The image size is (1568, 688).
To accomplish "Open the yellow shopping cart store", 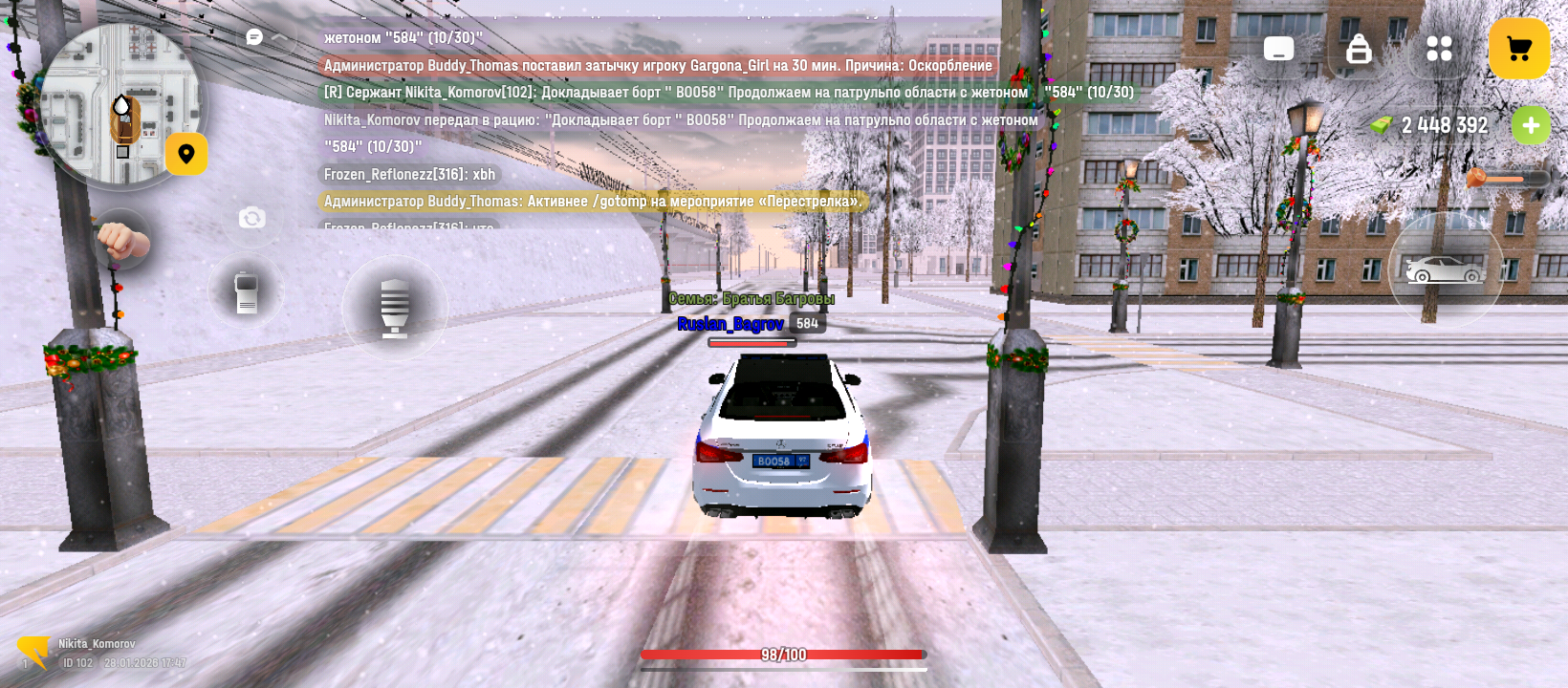I will tap(1518, 49).
